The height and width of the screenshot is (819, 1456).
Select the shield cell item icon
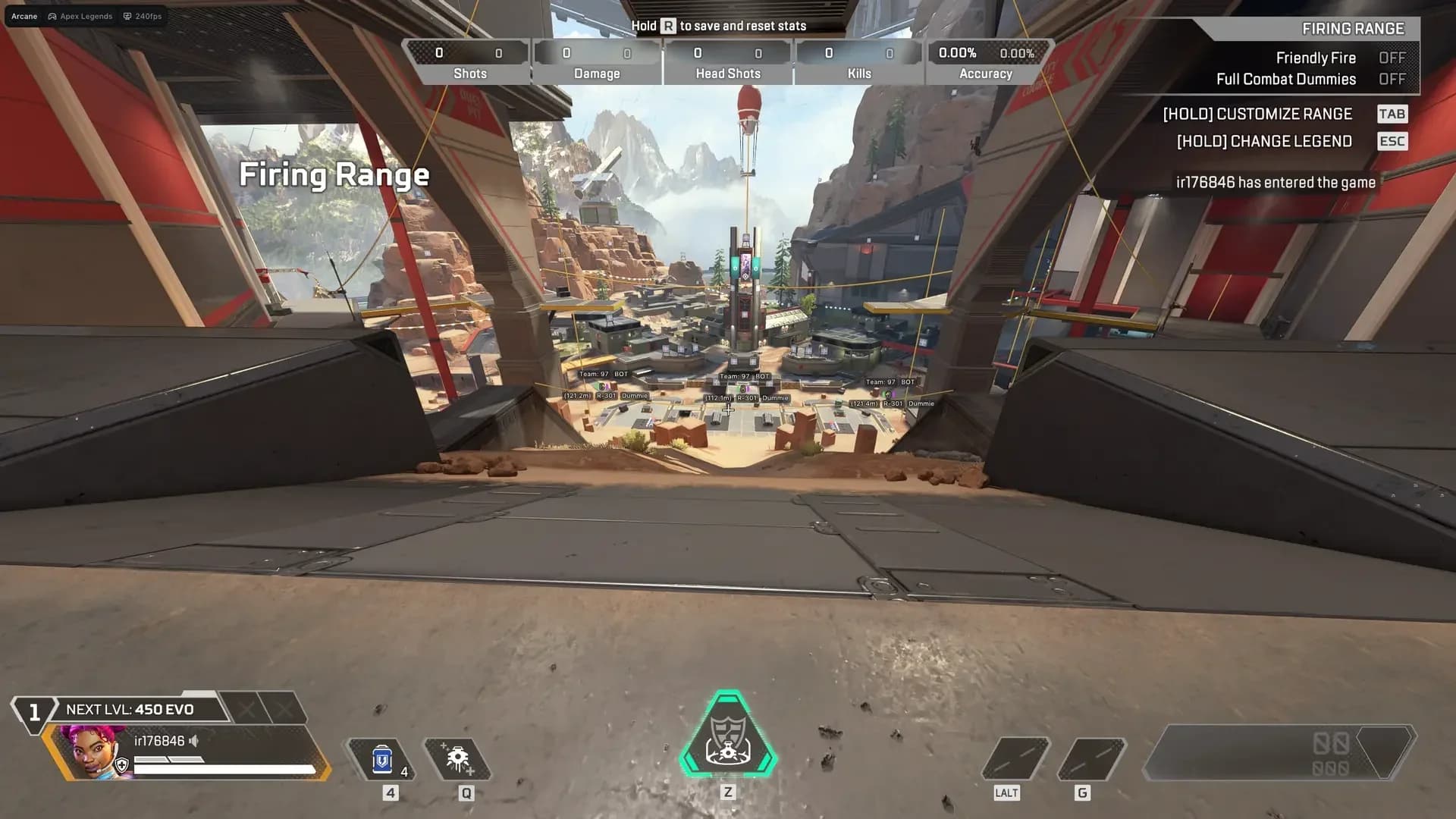coord(382,758)
